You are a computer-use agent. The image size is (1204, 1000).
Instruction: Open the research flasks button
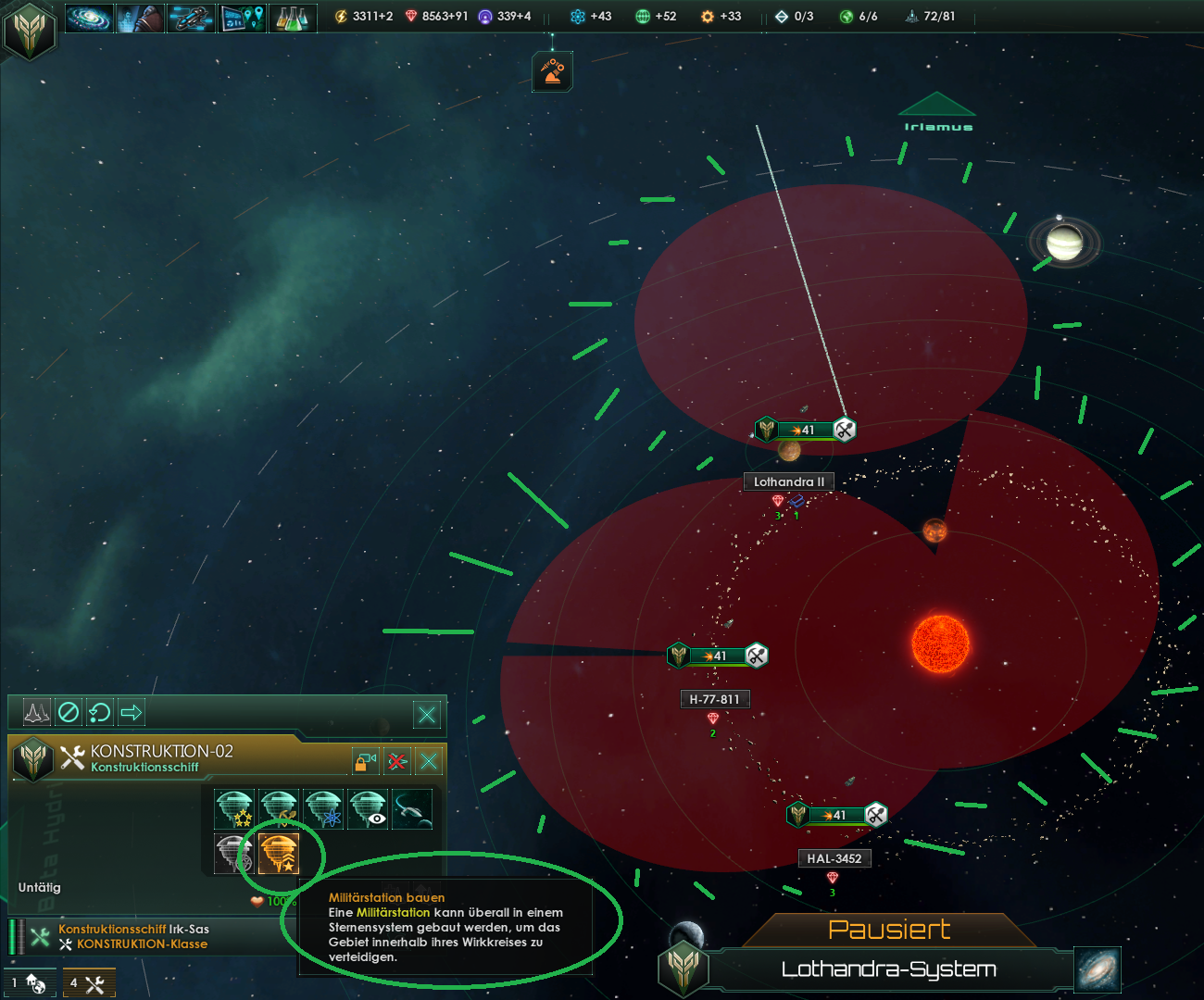[x=292, y=17]
